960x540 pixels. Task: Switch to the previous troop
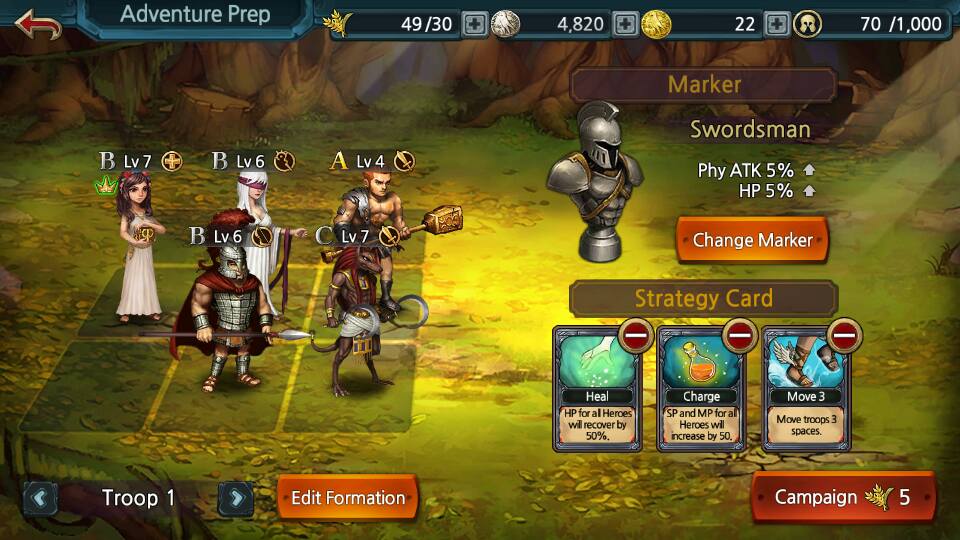point(40,497)
